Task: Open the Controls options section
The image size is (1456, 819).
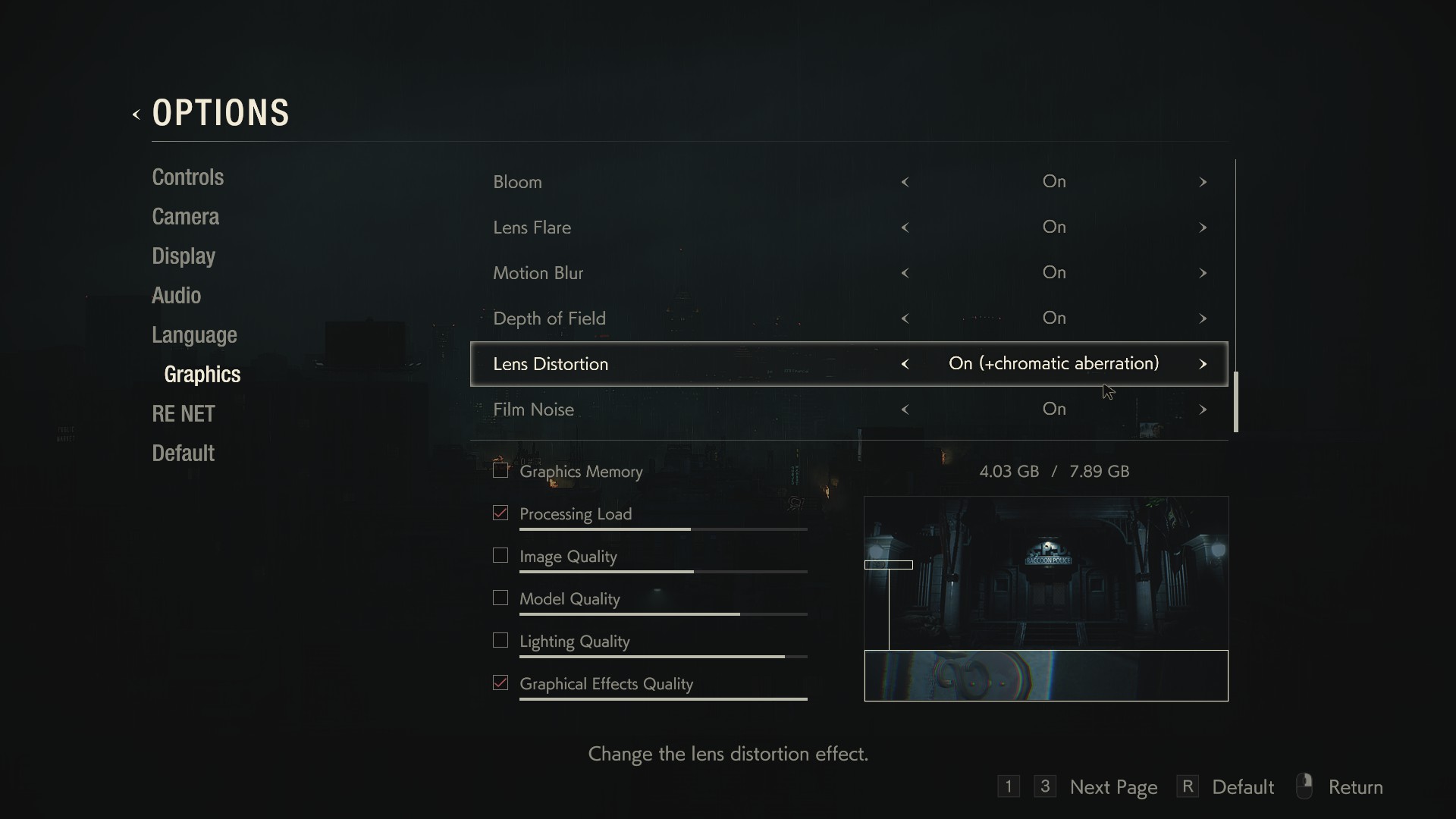Action: pyautogui.click(x=187, y=177)
